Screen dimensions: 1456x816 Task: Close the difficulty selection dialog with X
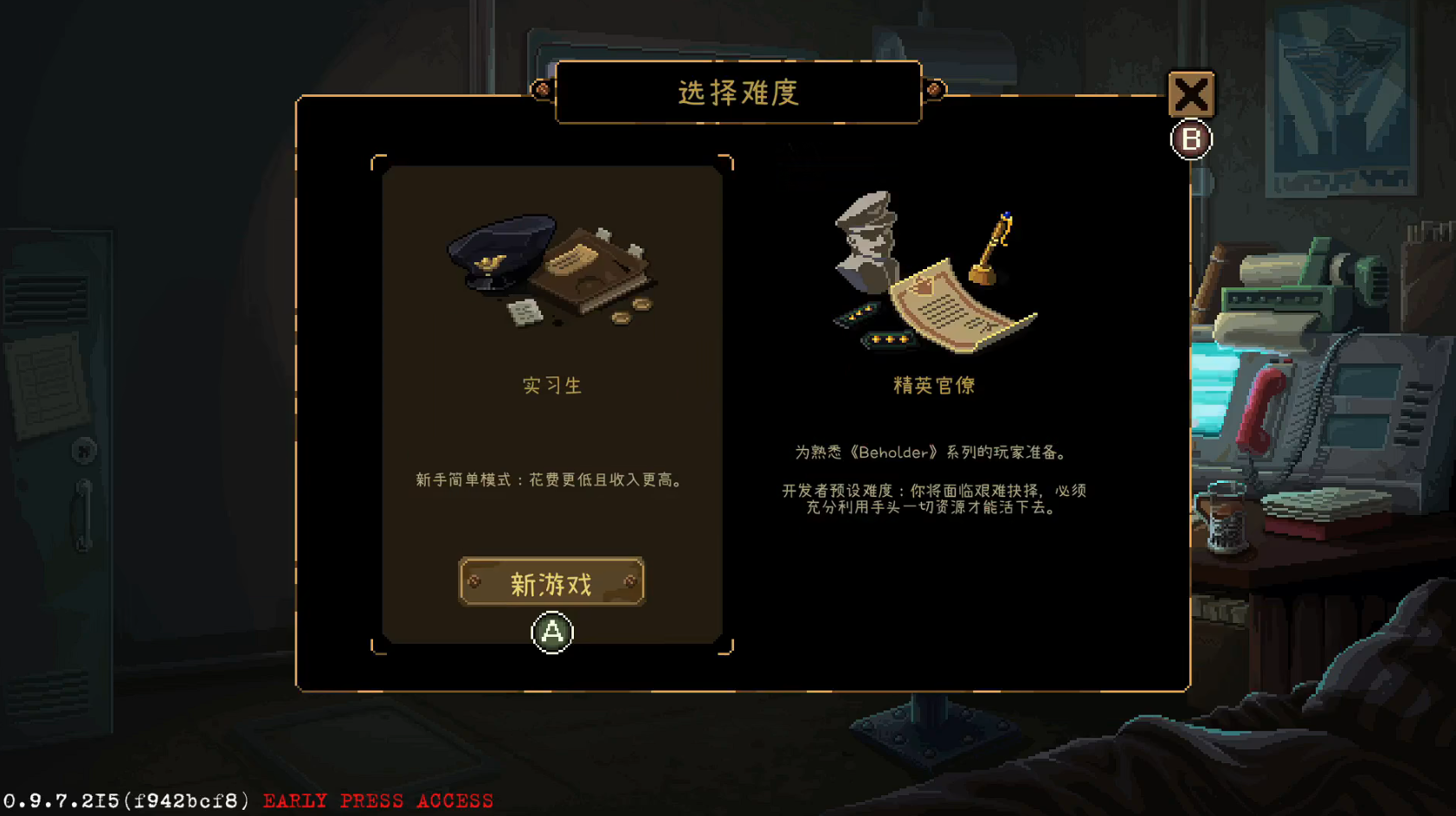1192,95
